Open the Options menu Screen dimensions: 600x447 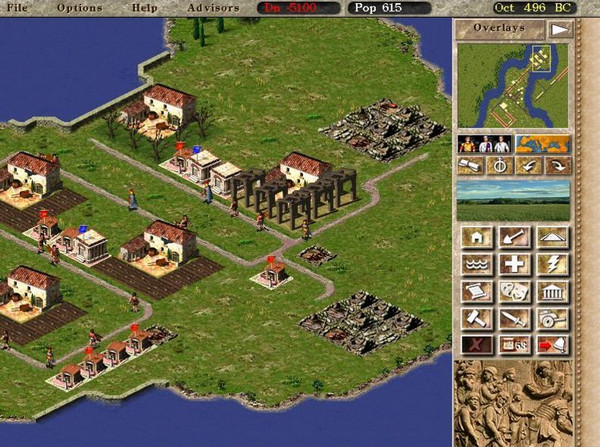pos(80,8)
